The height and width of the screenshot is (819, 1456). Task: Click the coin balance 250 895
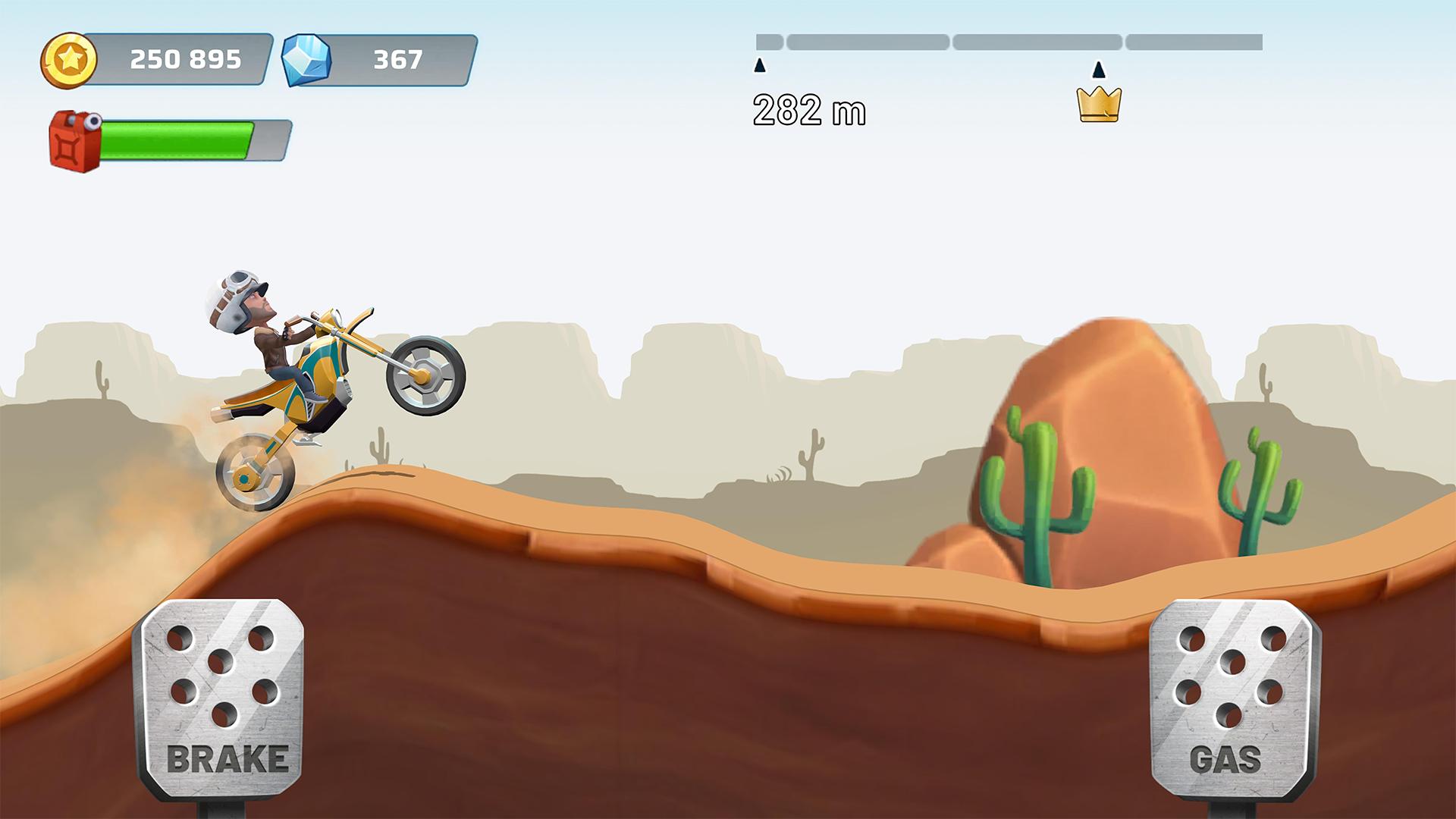(x=184, y=60)
